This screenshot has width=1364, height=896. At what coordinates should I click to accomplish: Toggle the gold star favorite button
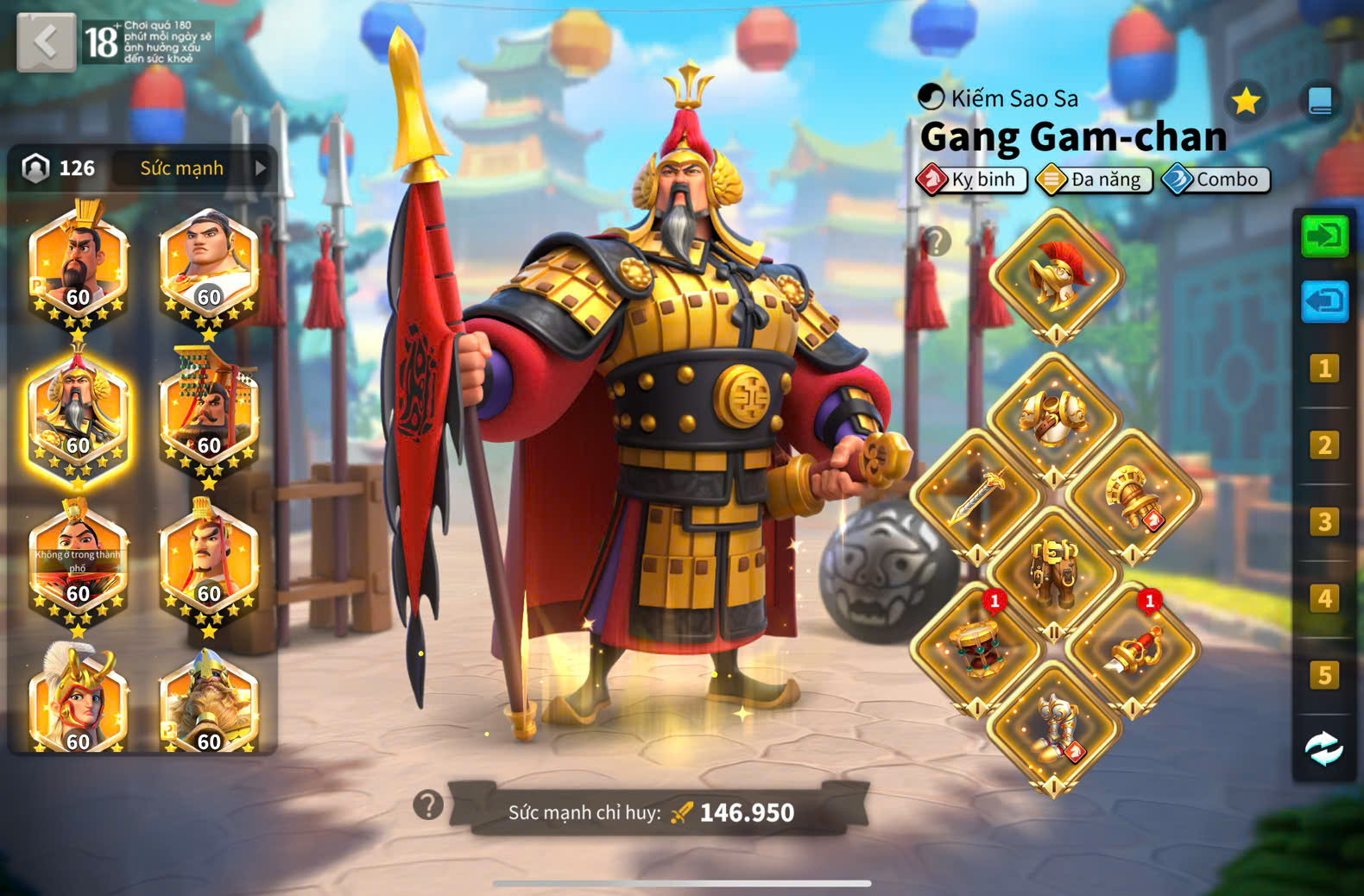click(1246, 102)
